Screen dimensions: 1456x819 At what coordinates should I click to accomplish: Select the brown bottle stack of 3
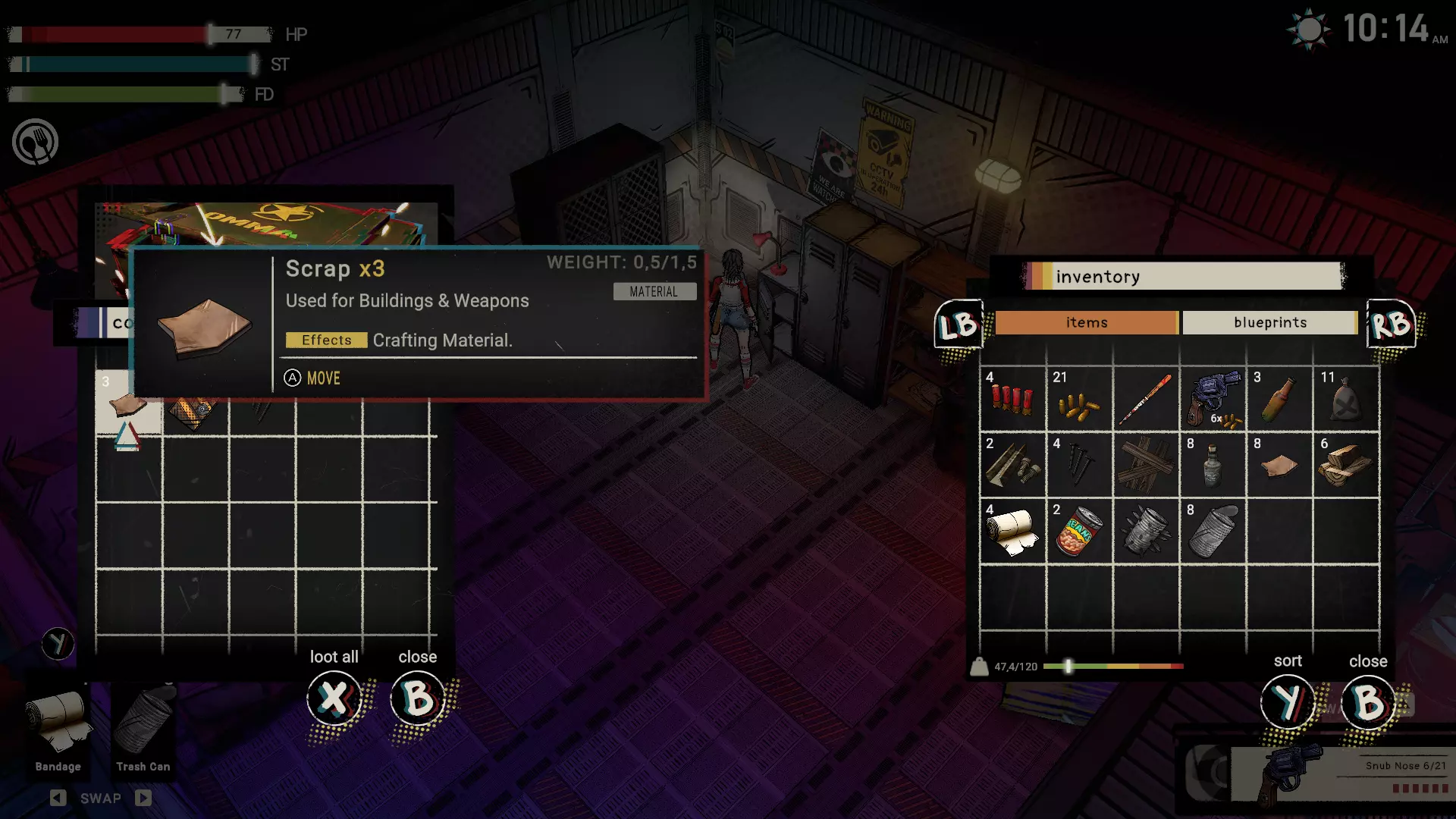pos(1279,399)
